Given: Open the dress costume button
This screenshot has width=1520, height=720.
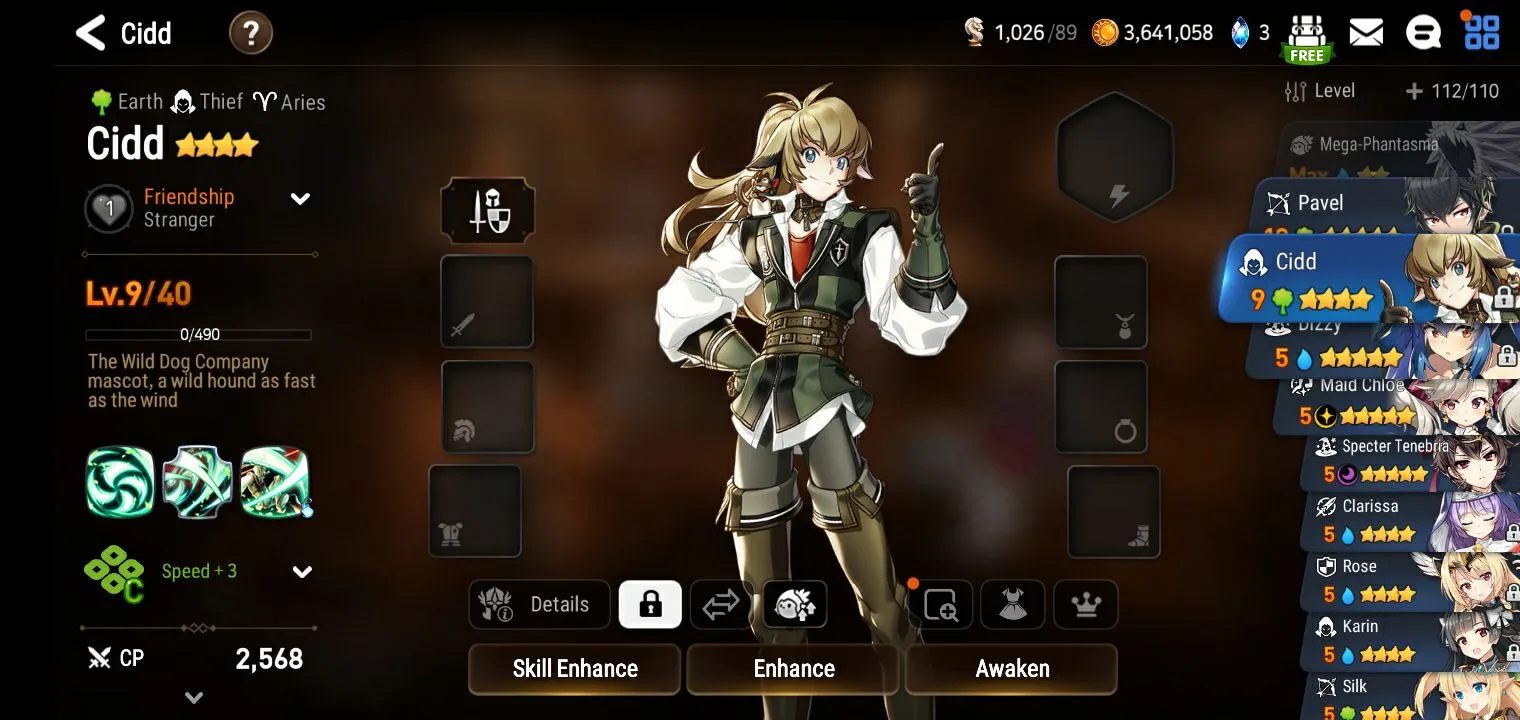Looking at the screenshot, I should (x=1012, y=604).
